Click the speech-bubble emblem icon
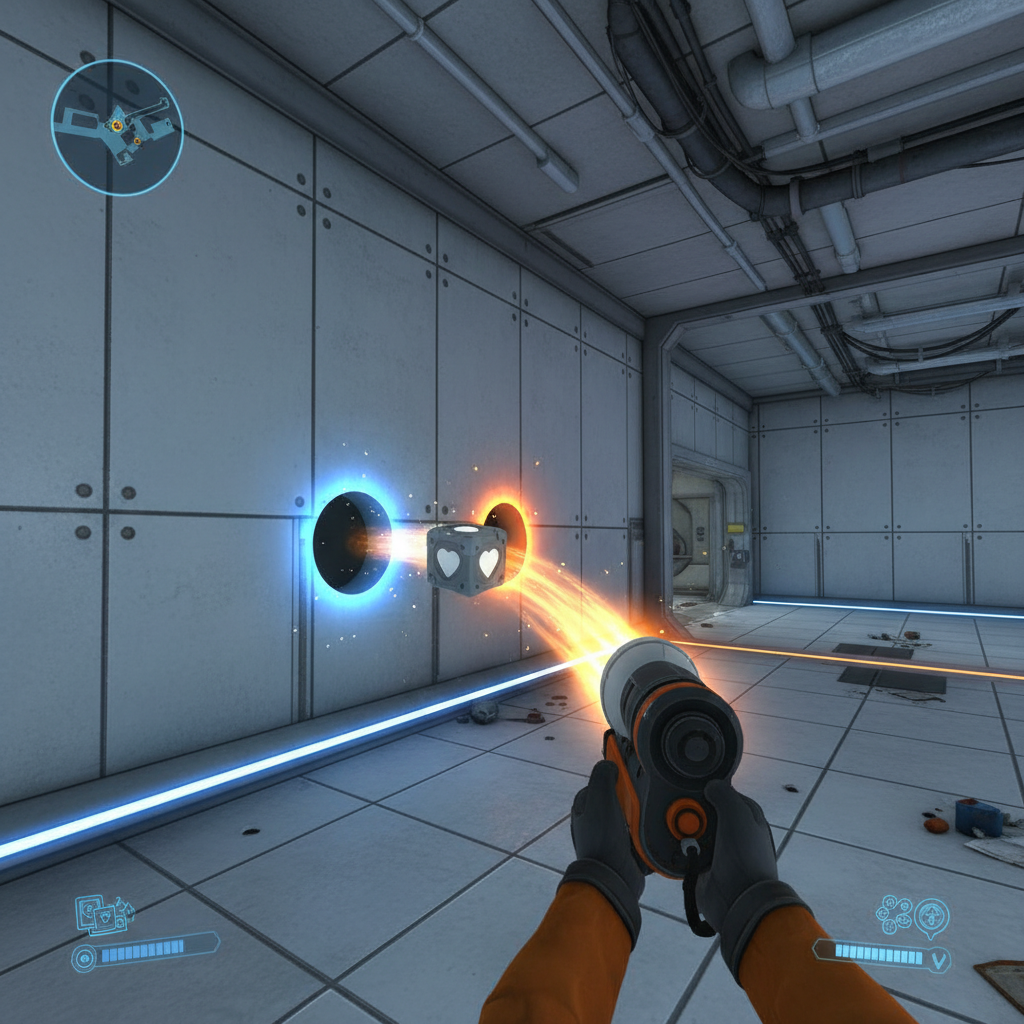 point(932,915)
